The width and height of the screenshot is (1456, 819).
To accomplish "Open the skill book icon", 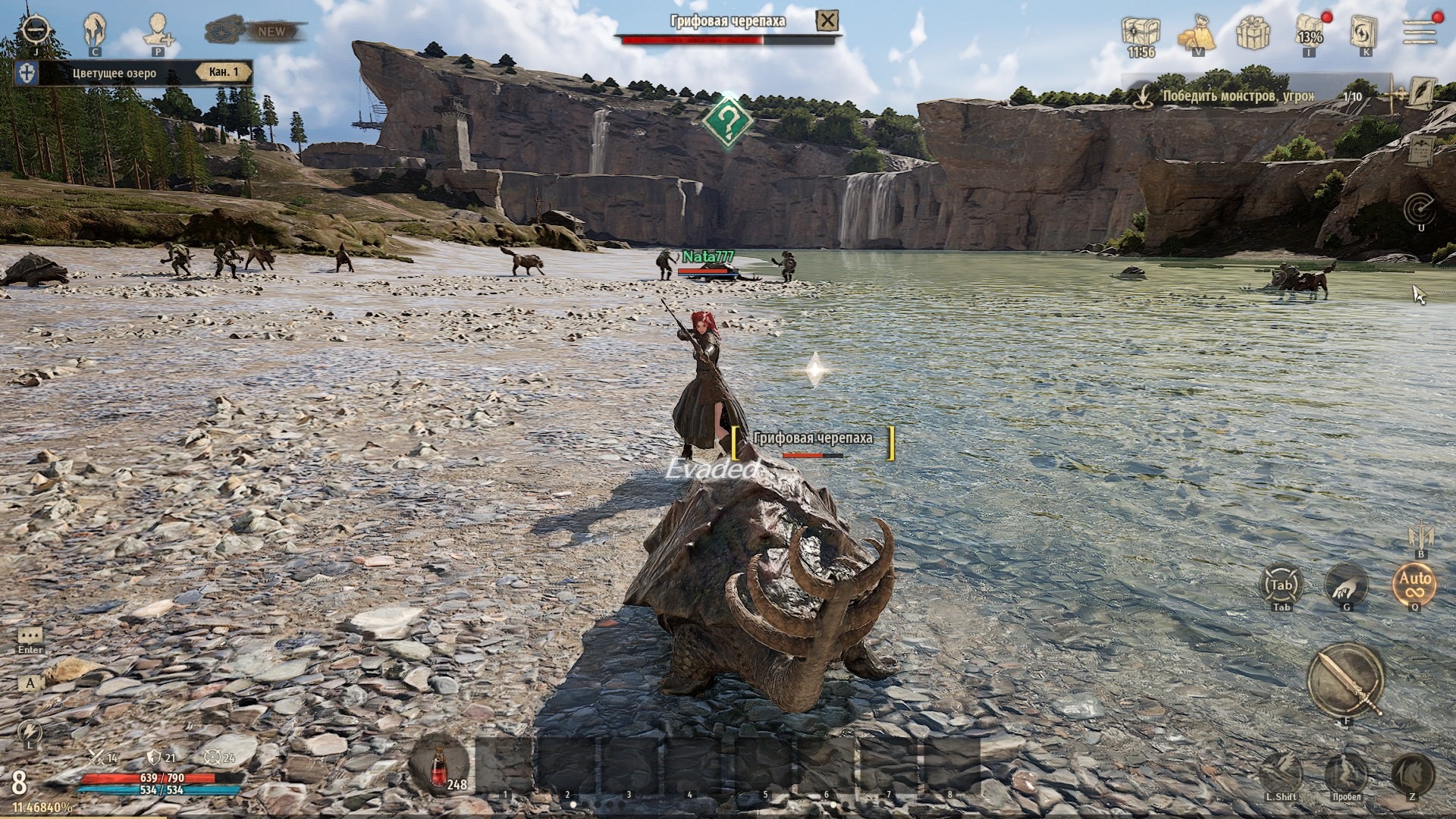I will coord(1364,32).
